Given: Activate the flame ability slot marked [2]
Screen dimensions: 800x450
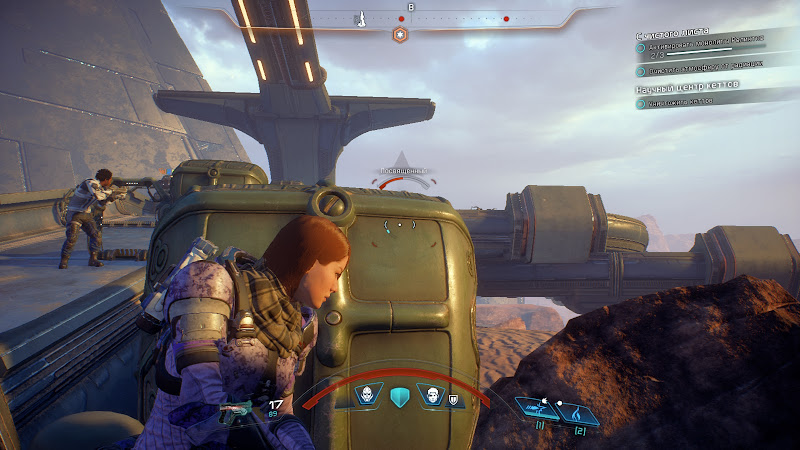Looking at the screenshot, I should click(x=577, y=410).
